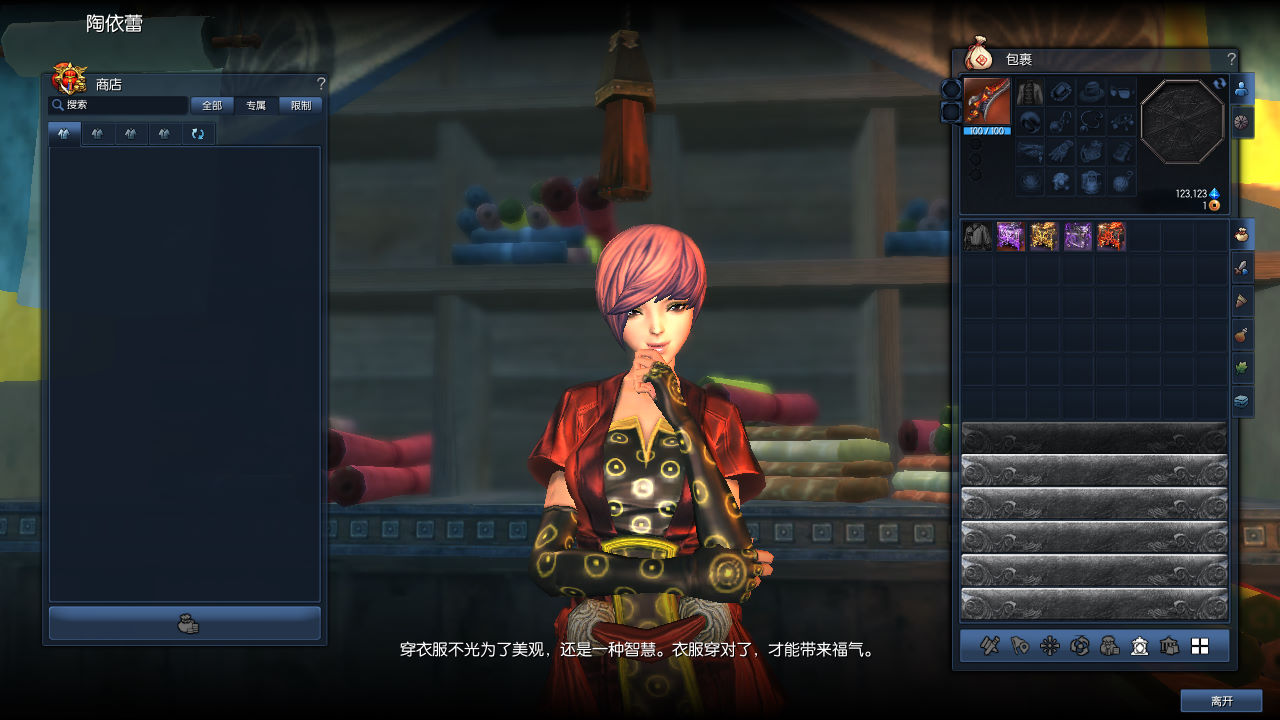Switch to the 限制 (Restricted) filter
This screenshot has width=1280, height=720.
tap(301, 105)
